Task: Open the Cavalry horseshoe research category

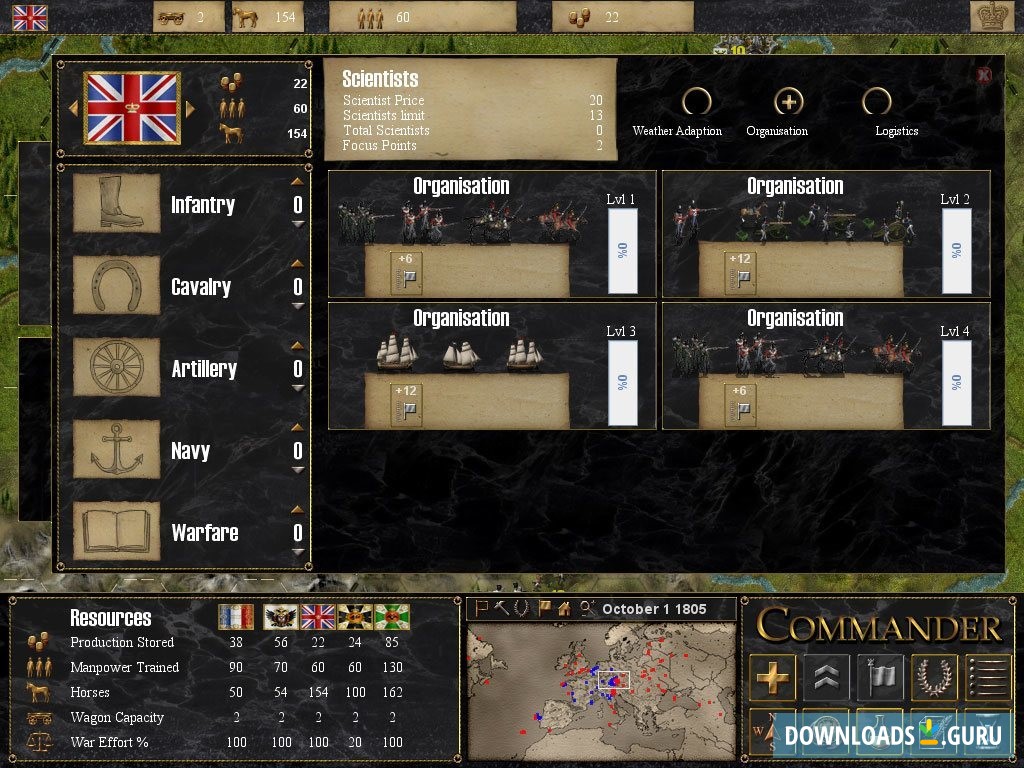Action: (116, 287)
